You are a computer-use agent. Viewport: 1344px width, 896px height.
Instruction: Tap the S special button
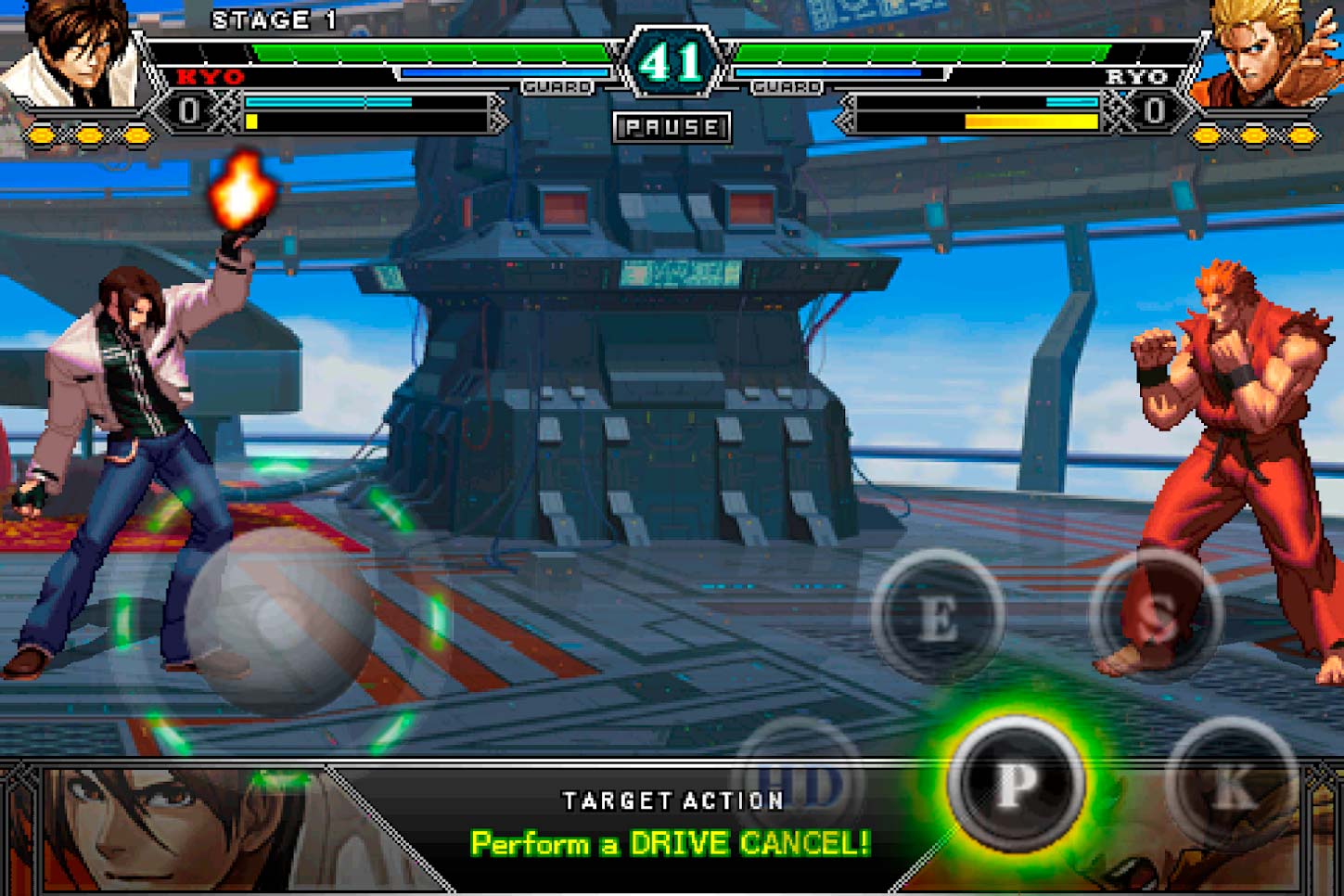(1156, 614)
